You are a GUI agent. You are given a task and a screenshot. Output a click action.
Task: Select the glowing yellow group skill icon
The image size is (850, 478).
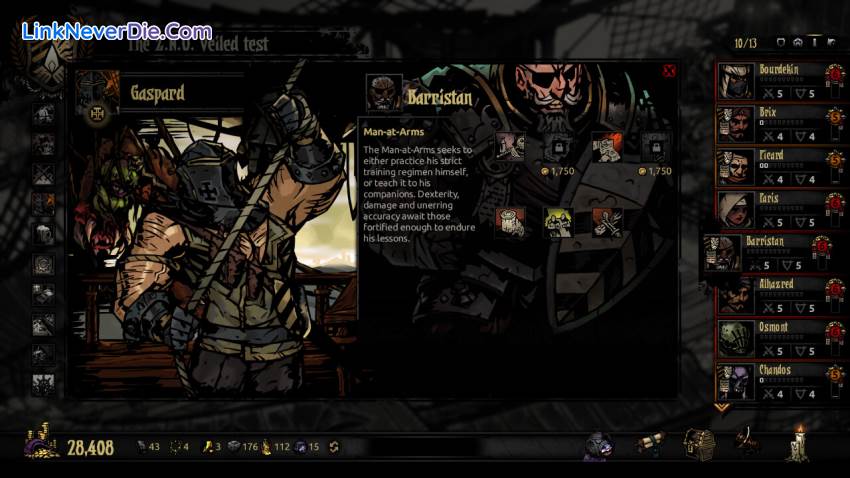click(558, 222)
